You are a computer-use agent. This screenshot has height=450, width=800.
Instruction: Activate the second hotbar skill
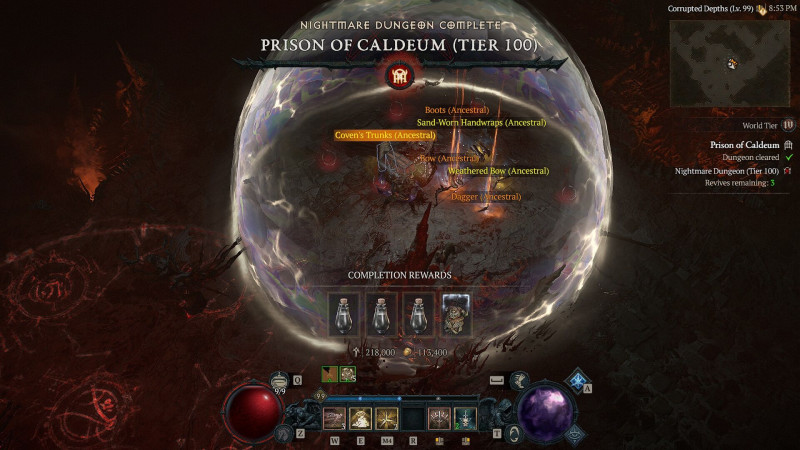click(x=361, y=419)
